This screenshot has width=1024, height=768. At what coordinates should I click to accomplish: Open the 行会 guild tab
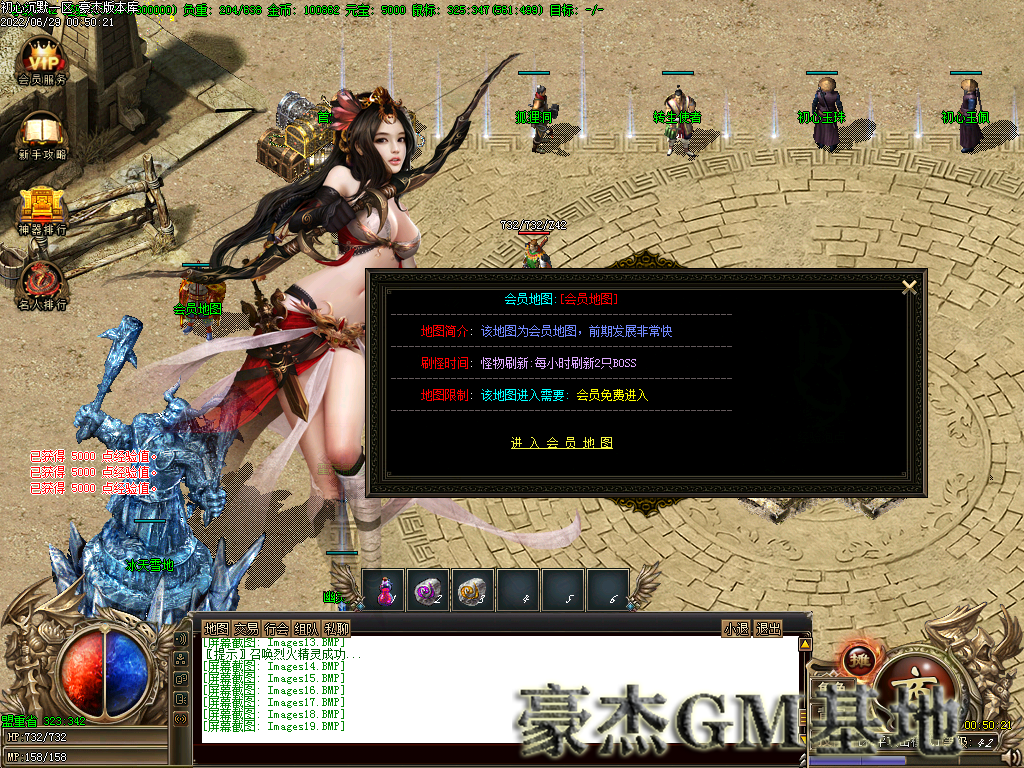click(277, 628)
